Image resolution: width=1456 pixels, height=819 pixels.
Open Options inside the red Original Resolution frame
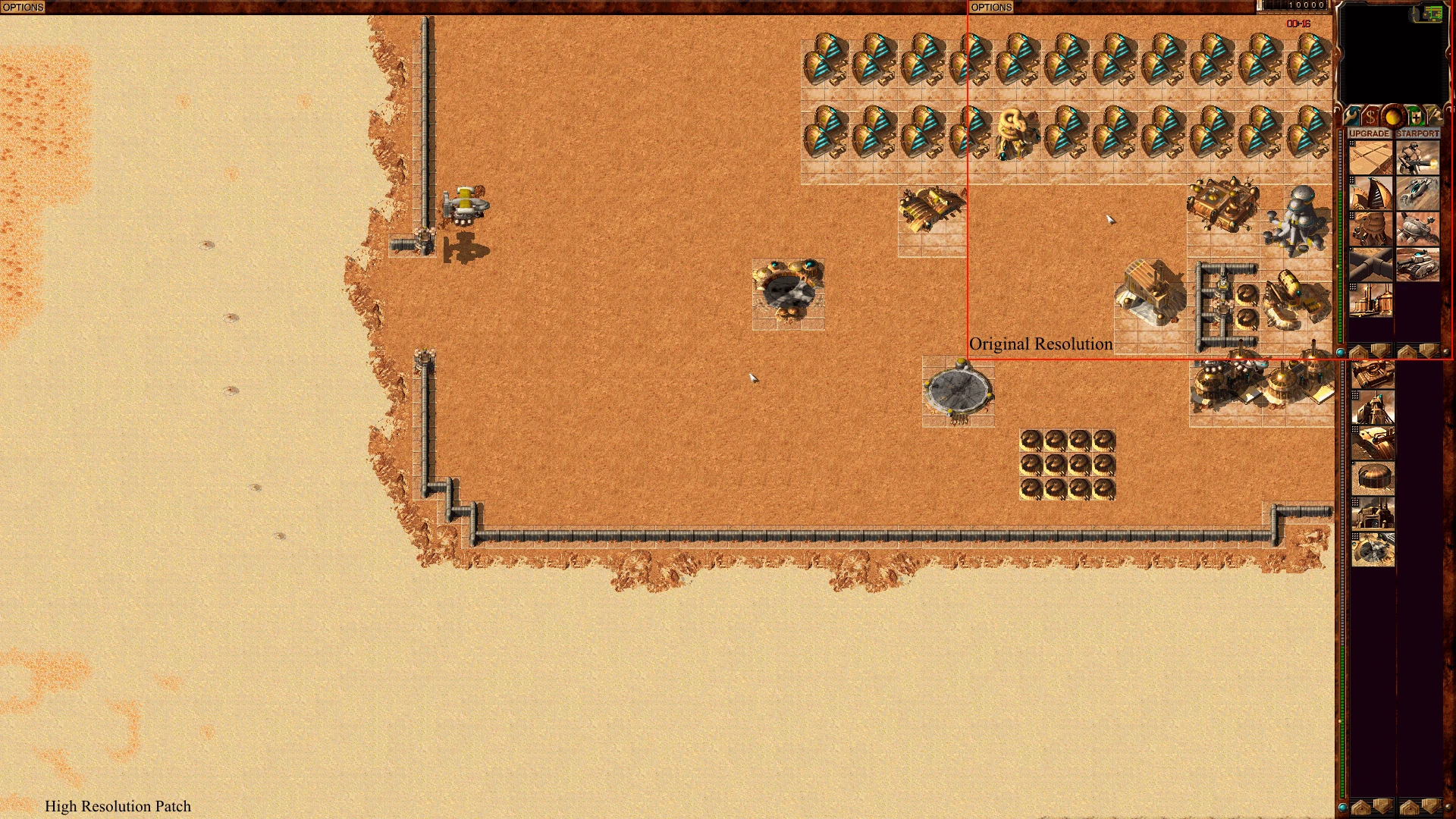[x=991, y=7]
